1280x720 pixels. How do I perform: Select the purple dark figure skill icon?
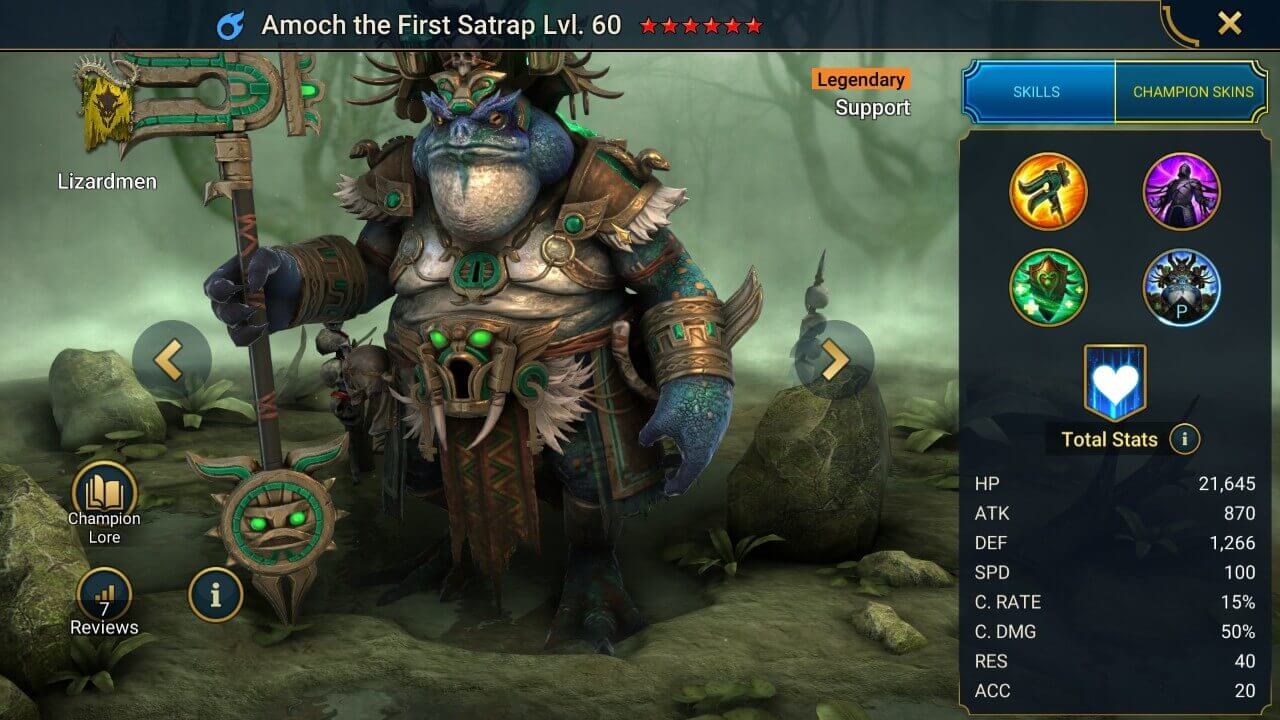1181,191
